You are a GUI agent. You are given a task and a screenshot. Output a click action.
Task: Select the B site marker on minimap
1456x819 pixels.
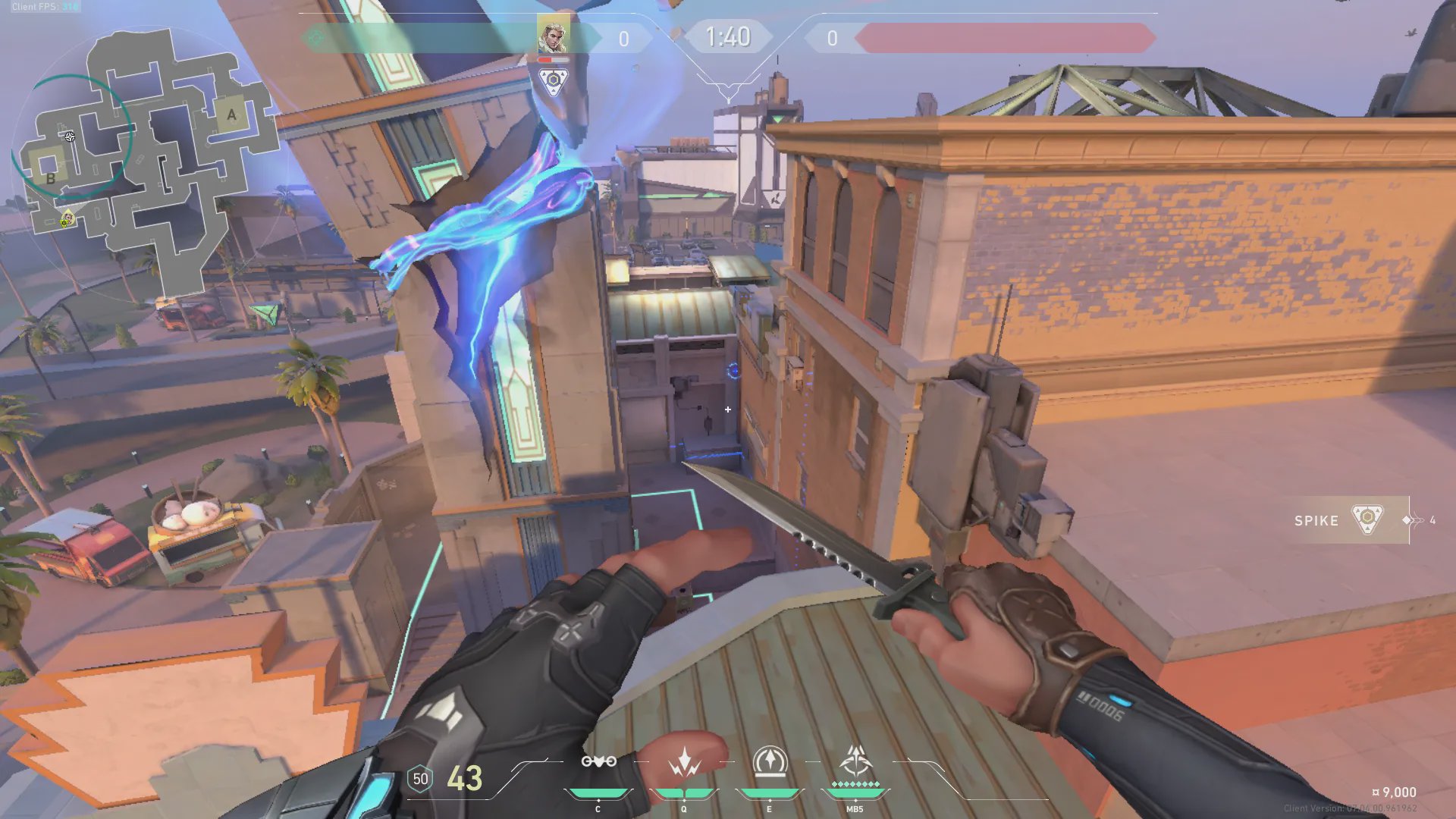pos(51,179)
